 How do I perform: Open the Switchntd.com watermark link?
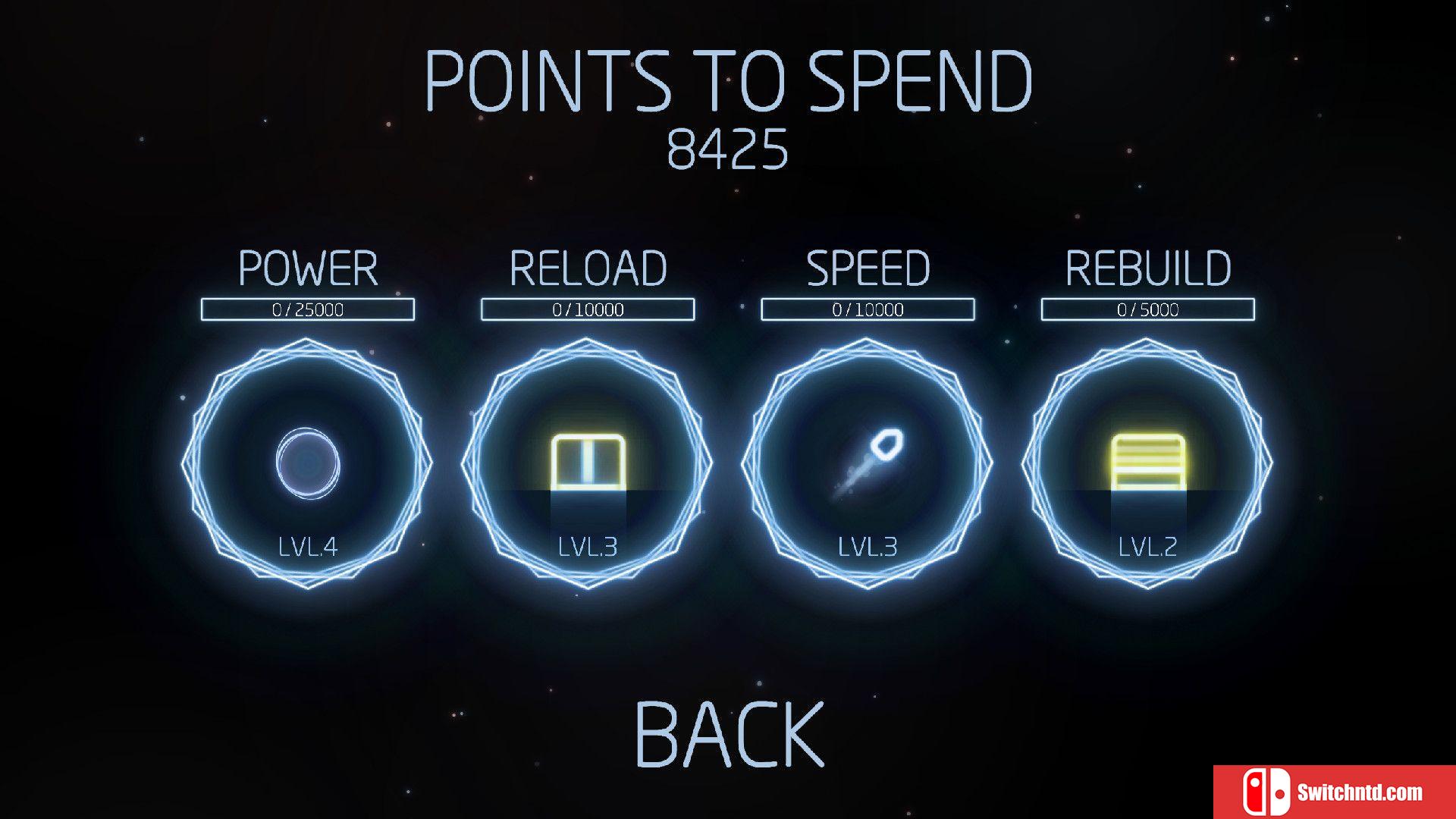1335,792
